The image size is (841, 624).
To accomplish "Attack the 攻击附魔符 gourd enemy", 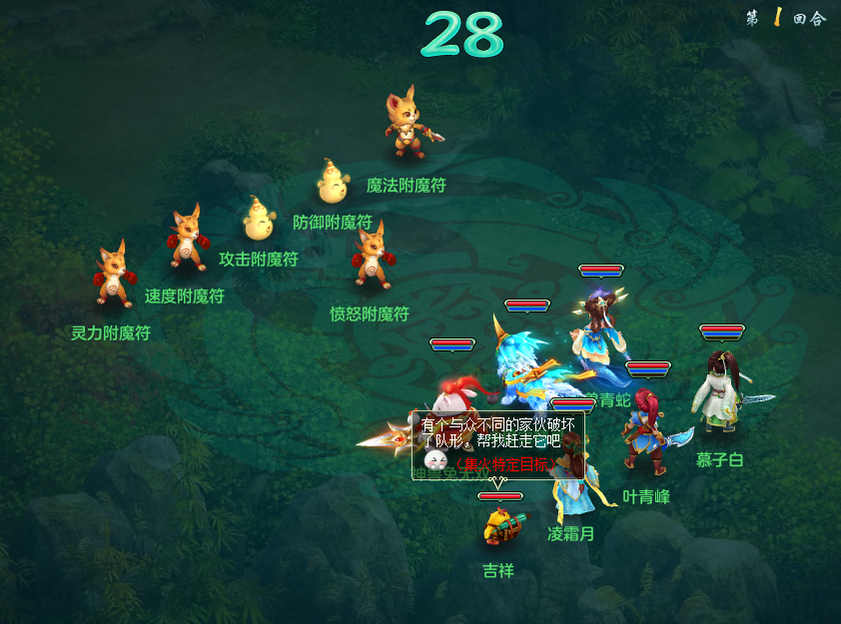I will [260, 218].
